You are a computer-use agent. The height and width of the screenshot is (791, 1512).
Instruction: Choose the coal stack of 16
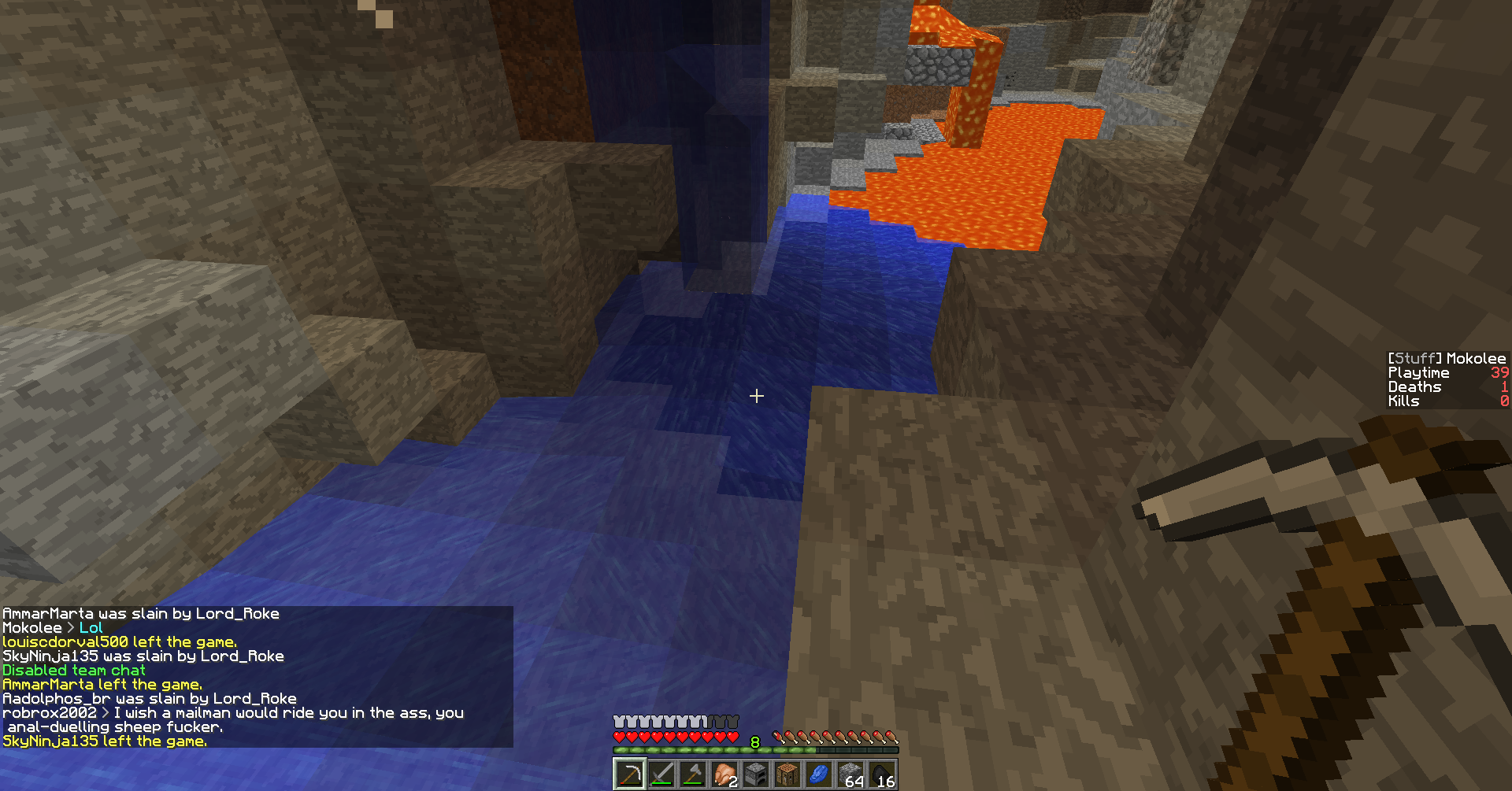[882, 774]
